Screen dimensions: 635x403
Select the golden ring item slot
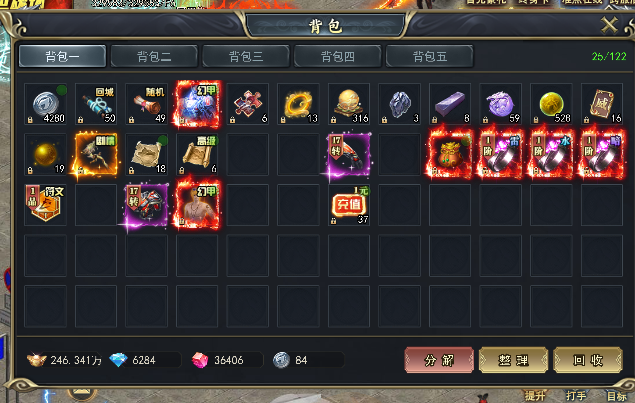[298, 105]
